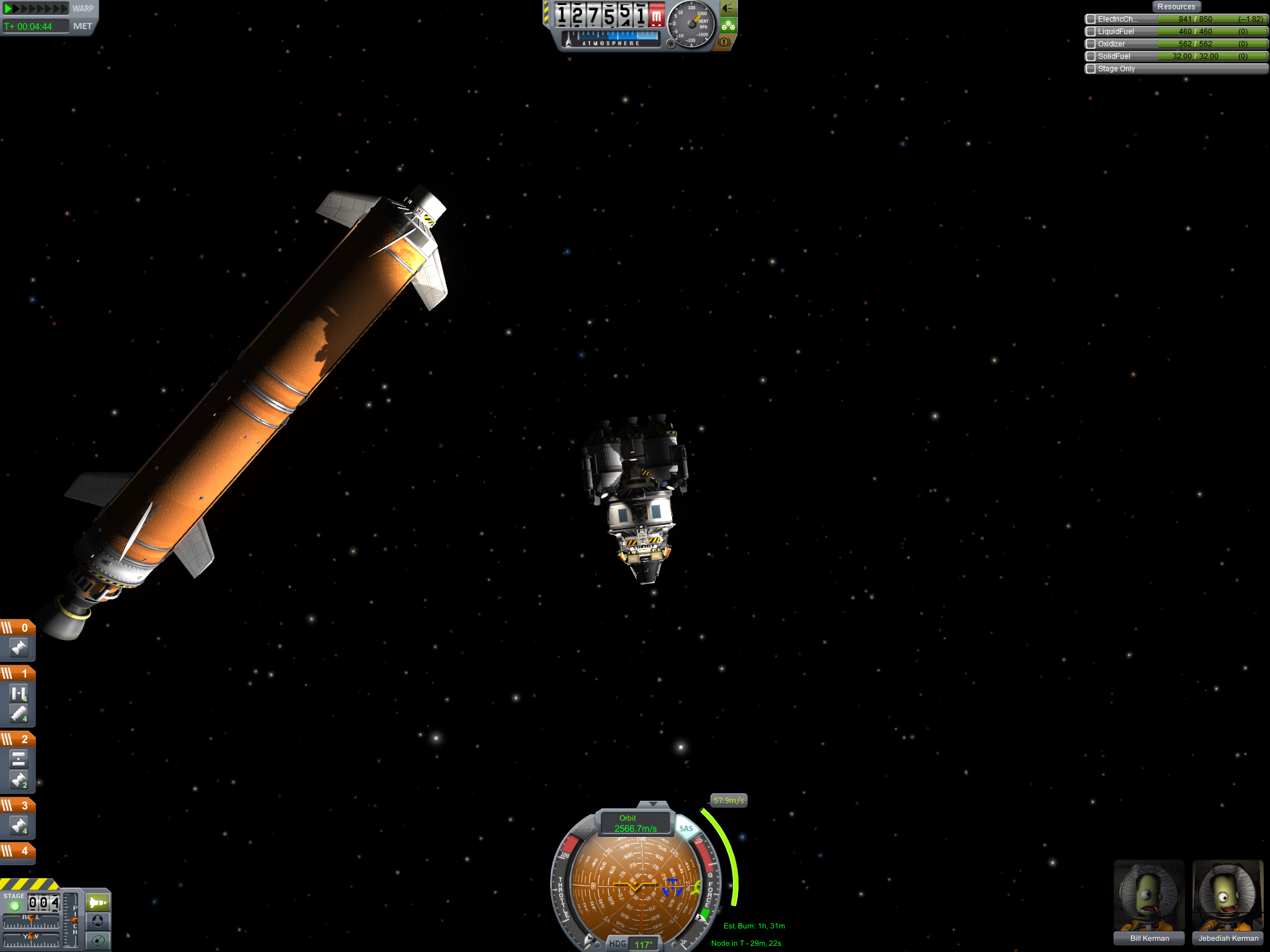This screenshot has height=952, width=1270.
Task: Close the Resources panel tab
Action: tap(1176, 7)
